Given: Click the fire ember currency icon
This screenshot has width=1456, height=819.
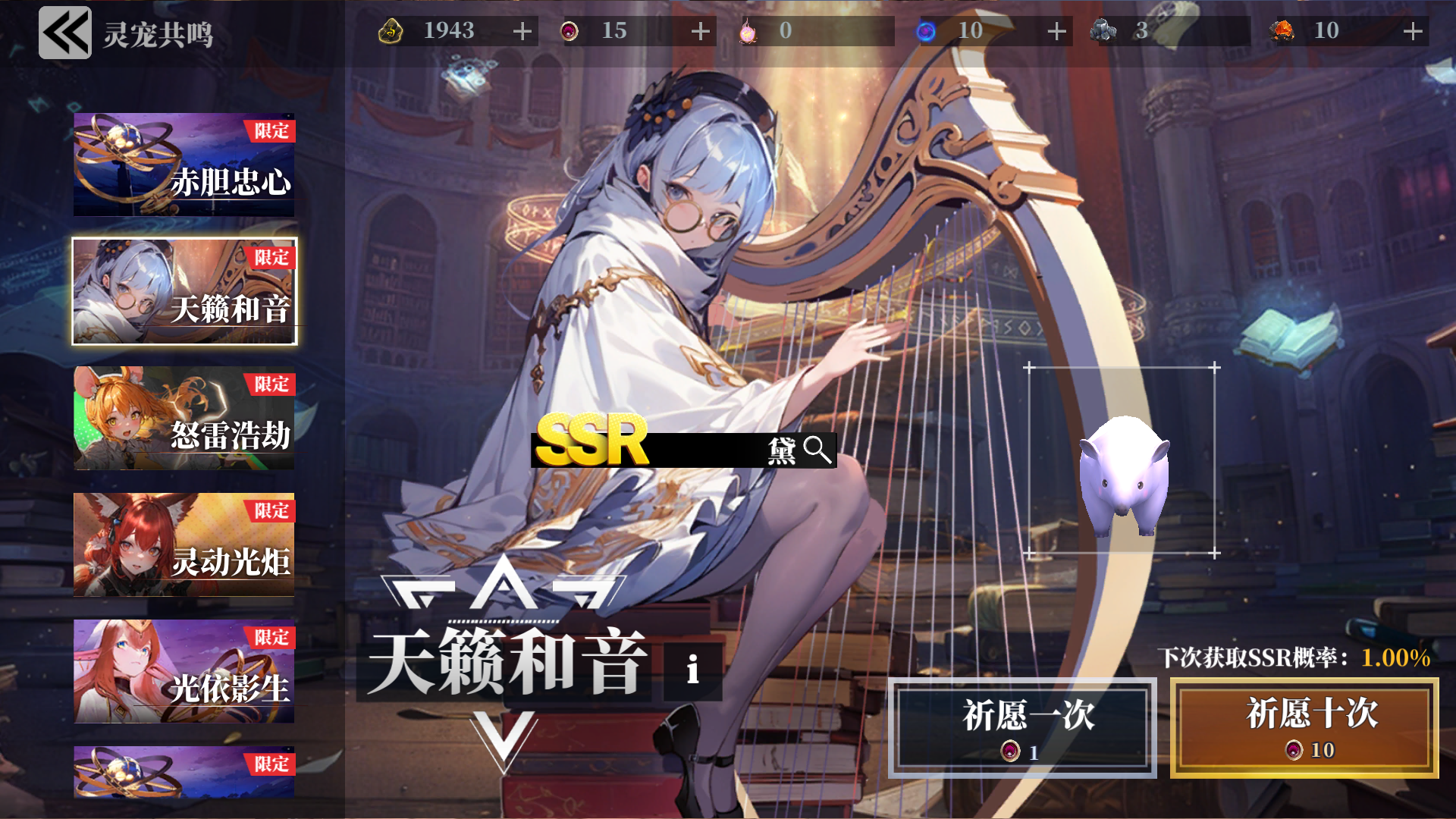Looking at the screenshot, I should 1283,31.
